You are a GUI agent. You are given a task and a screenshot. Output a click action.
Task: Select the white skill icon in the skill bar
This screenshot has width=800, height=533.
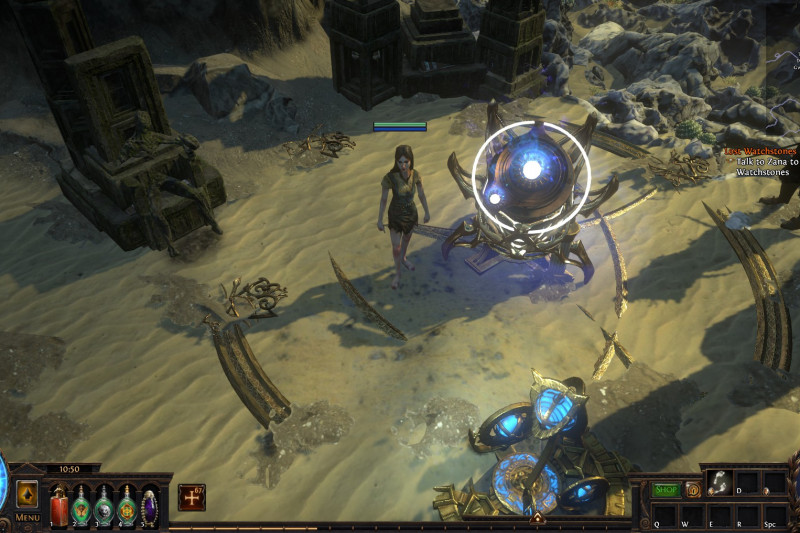pyautogui.click(x=718, y=483)
